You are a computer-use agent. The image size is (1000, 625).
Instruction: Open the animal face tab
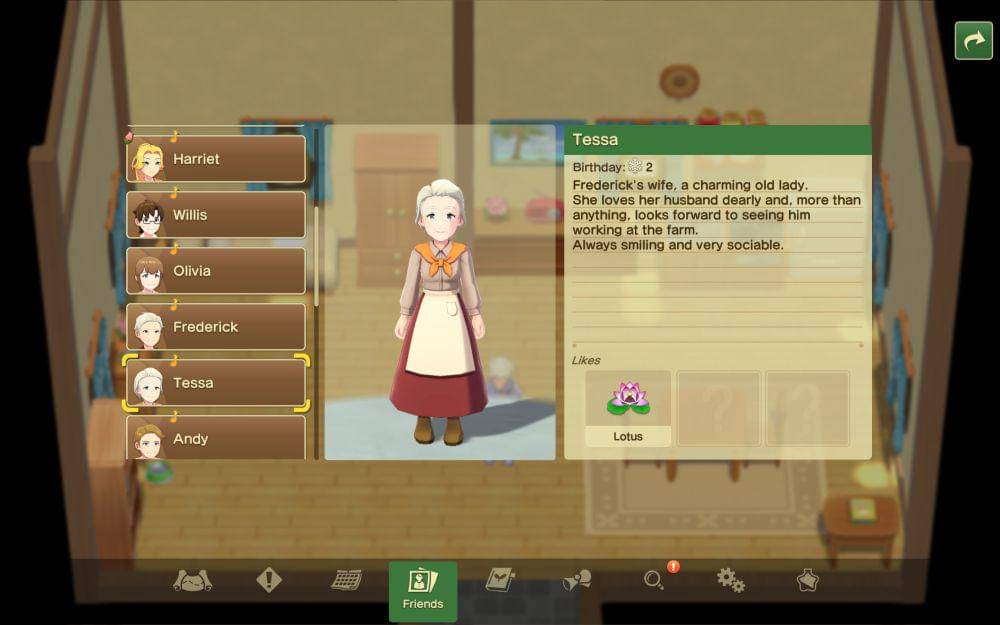pos(192,581)
